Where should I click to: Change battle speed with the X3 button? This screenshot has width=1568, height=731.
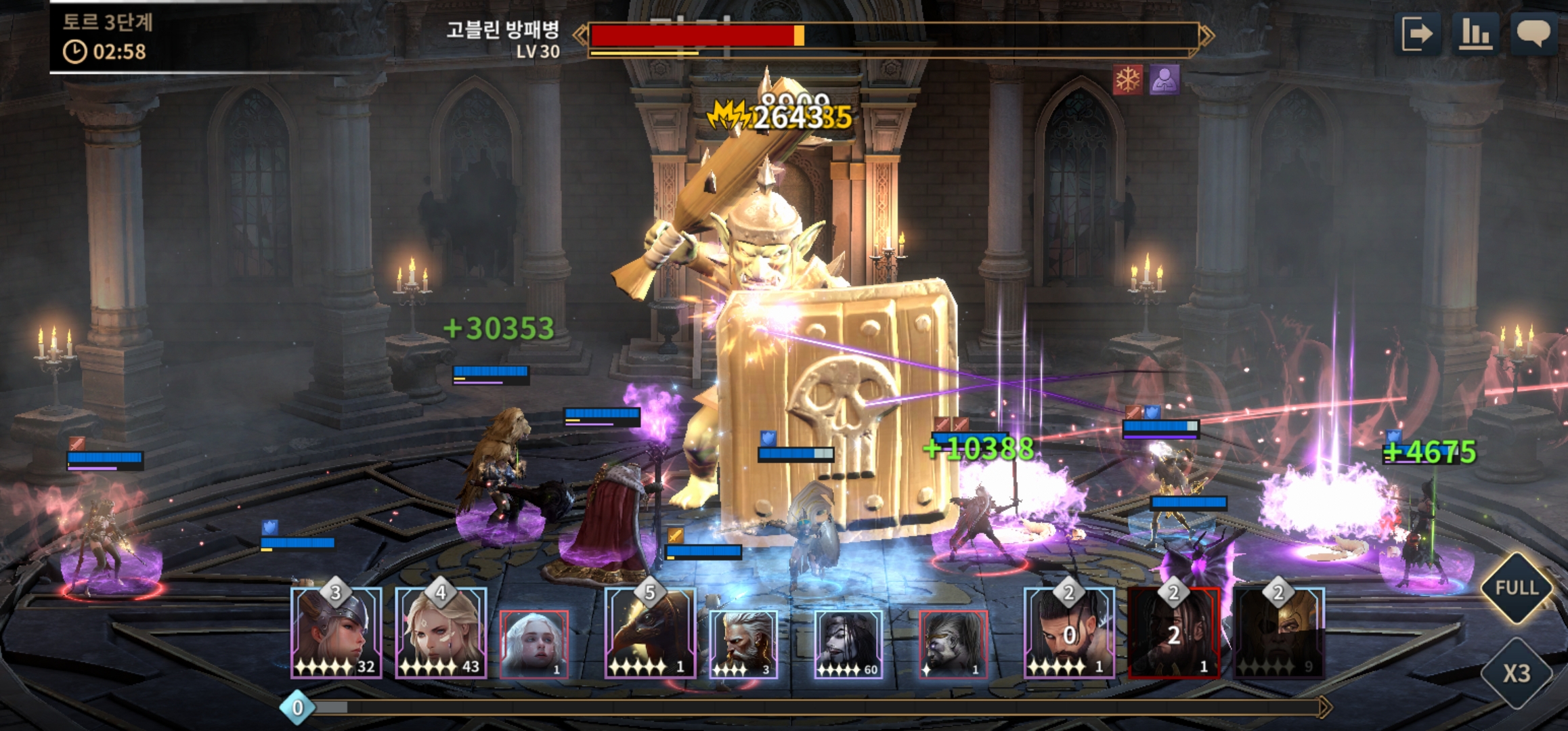[1517, 673]
